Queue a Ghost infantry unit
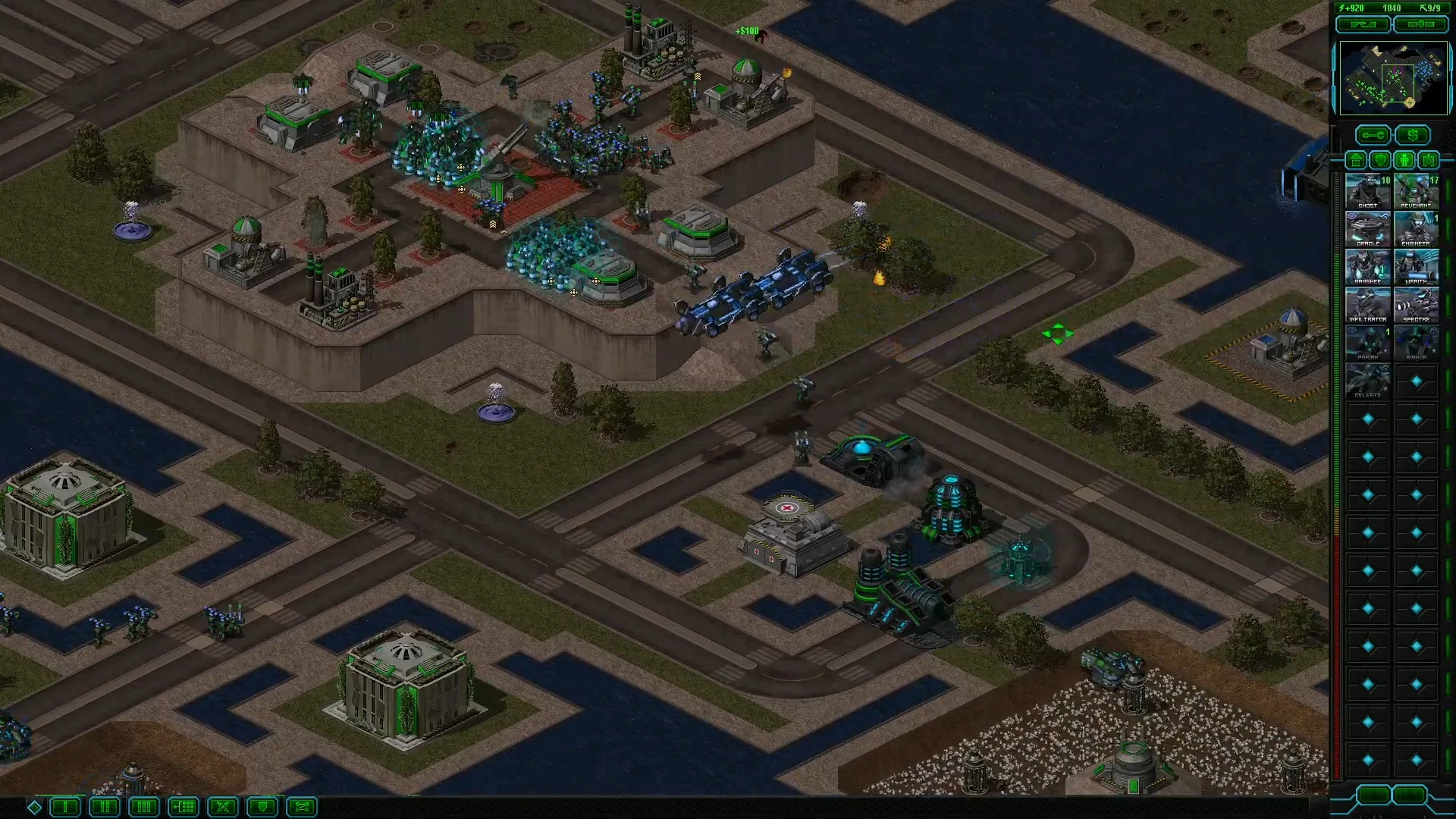 tap(1368, 191)
